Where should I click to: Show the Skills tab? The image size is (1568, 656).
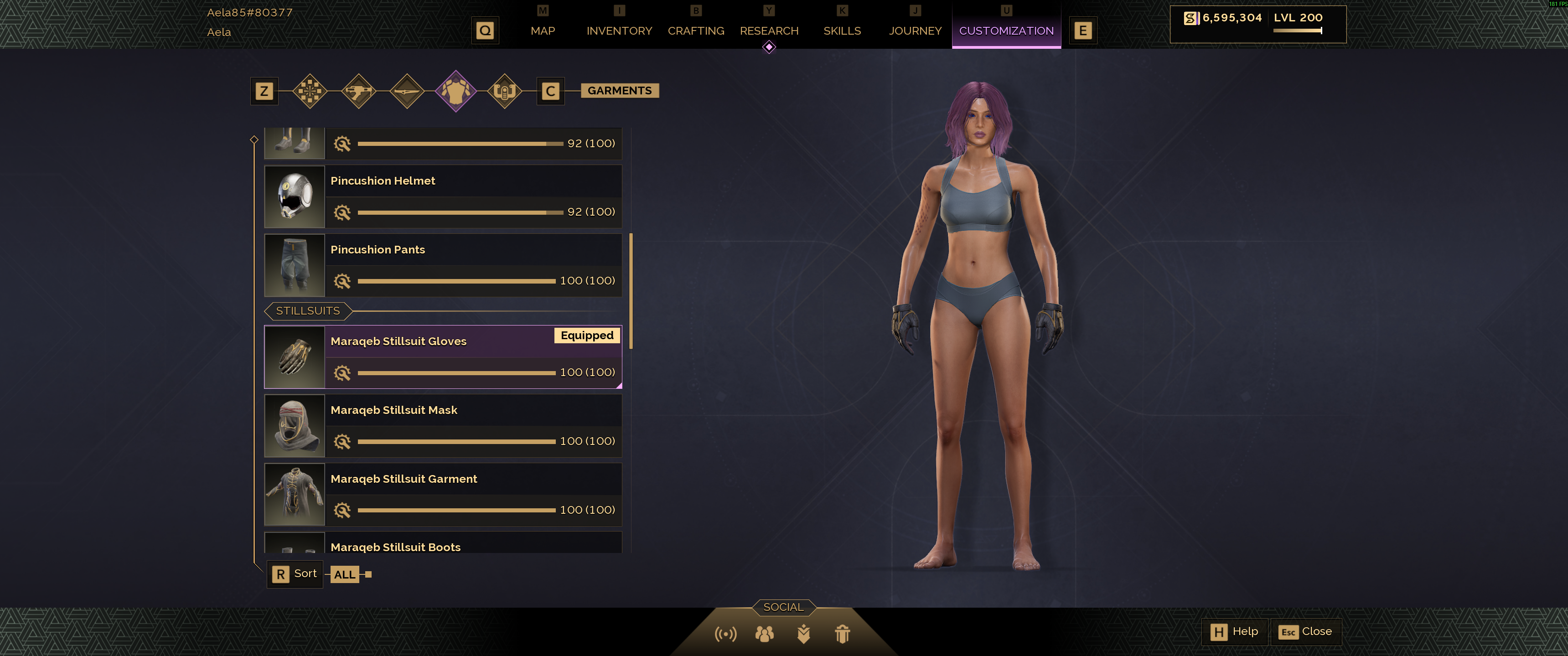[842, 31]
